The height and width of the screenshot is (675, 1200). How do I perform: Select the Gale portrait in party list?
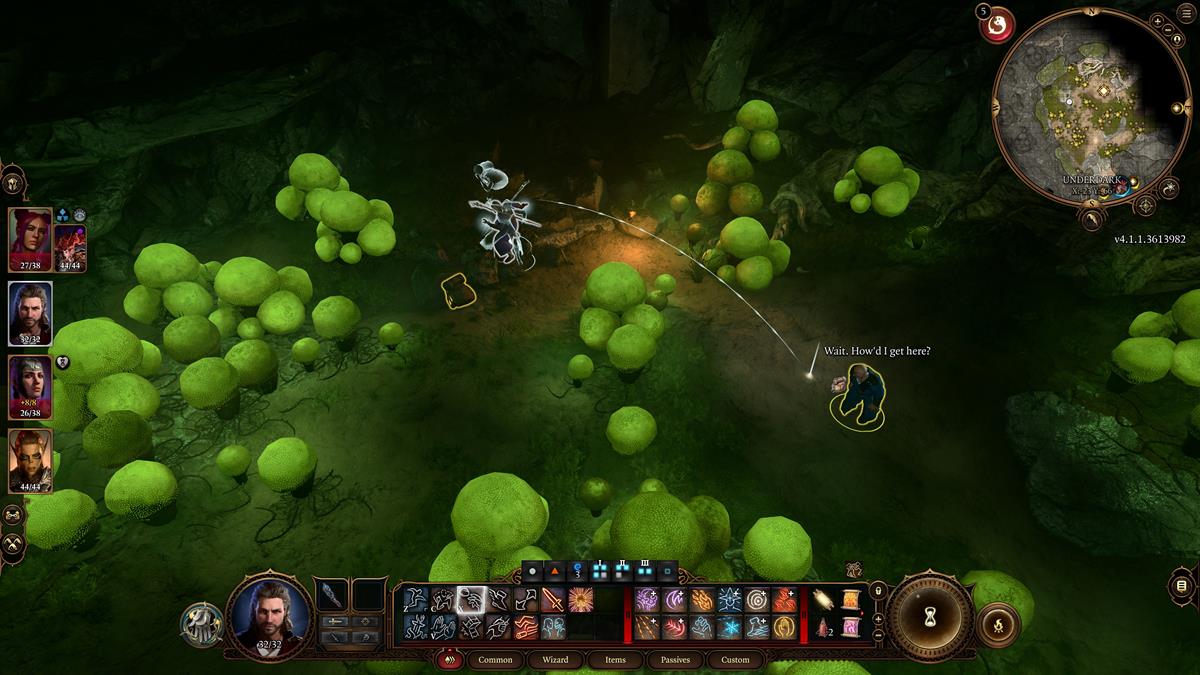tap(30, 313)
